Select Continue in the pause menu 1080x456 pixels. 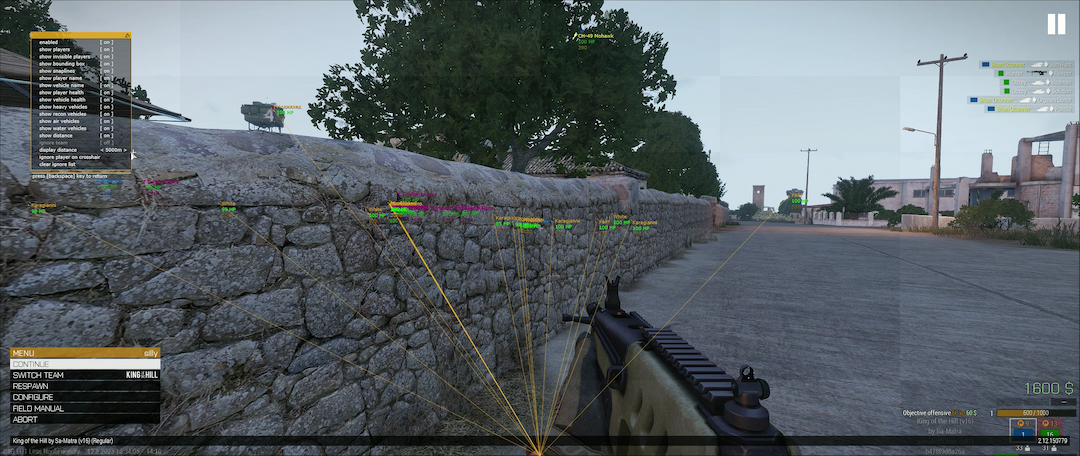[x=84, y=364]
